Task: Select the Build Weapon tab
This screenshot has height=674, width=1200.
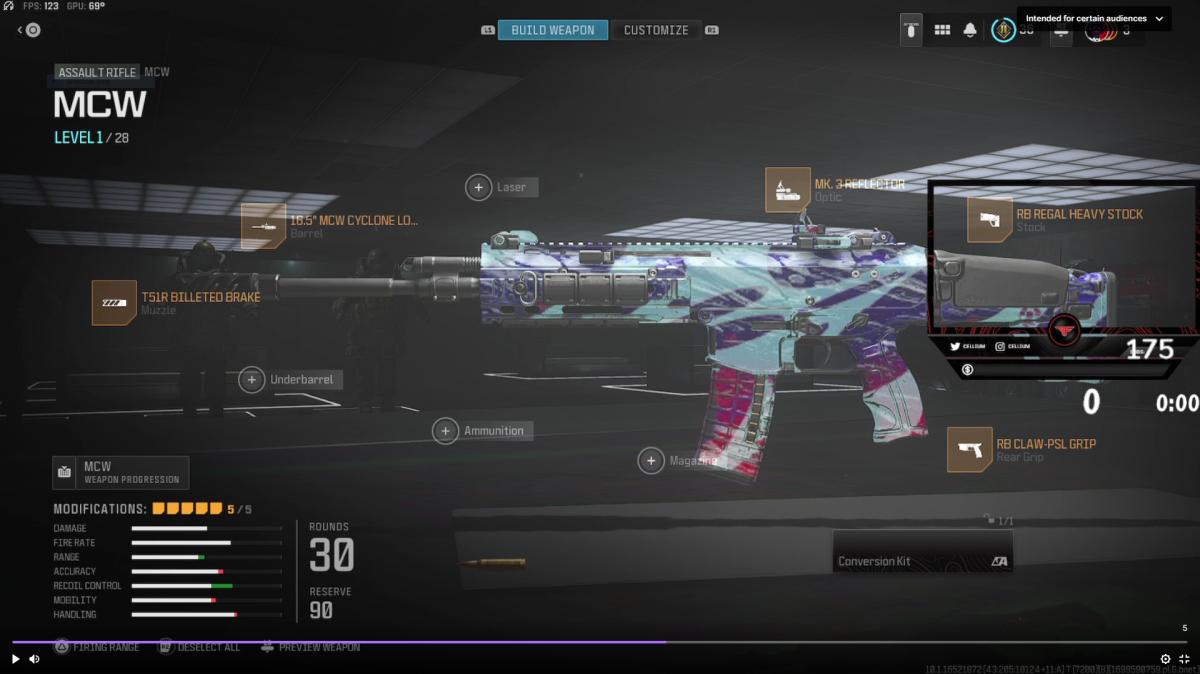Action: [x=552, y=30]
